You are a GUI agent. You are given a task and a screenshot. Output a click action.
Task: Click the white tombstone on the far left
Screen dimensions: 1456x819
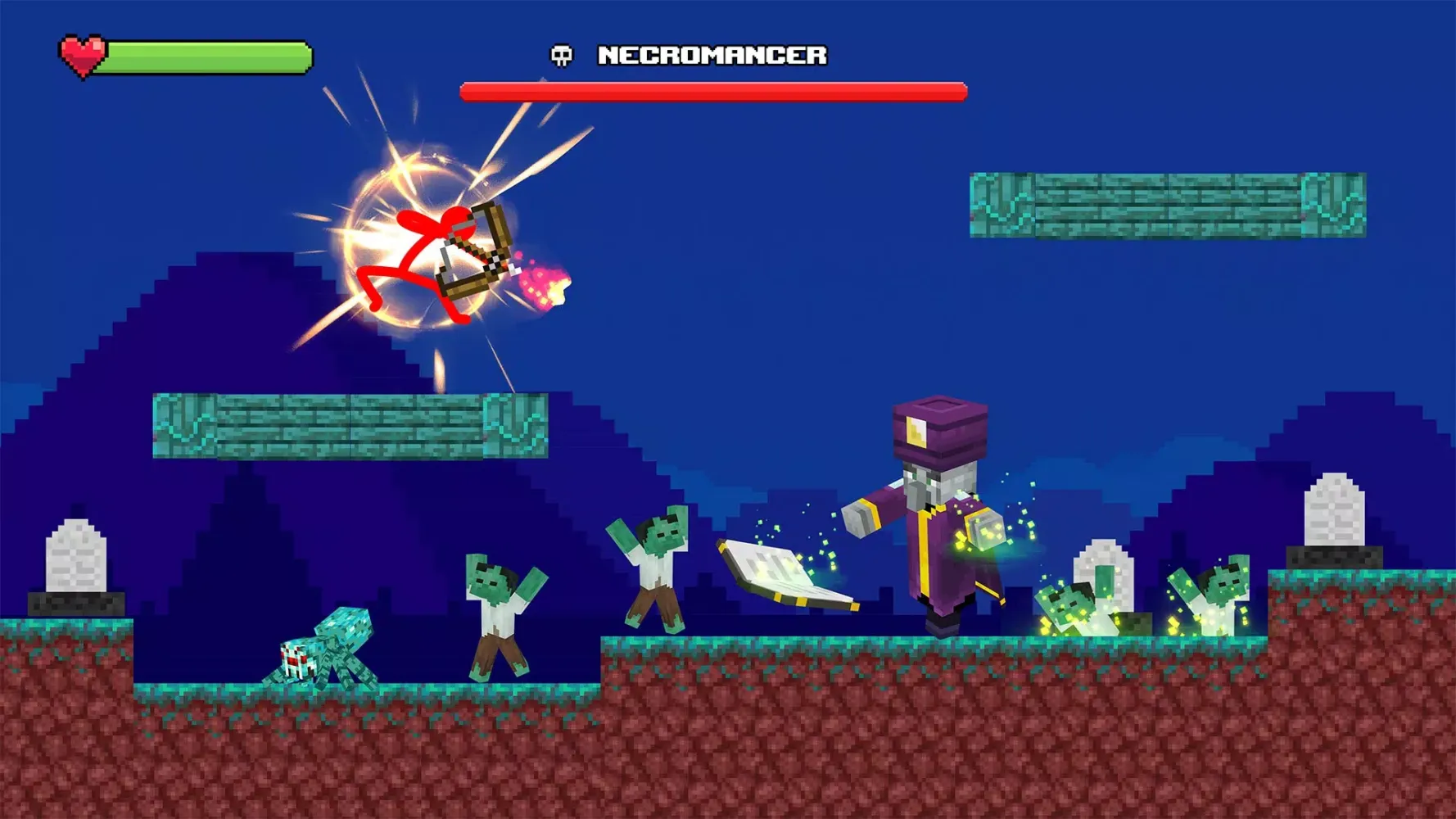tap(75, 557)
